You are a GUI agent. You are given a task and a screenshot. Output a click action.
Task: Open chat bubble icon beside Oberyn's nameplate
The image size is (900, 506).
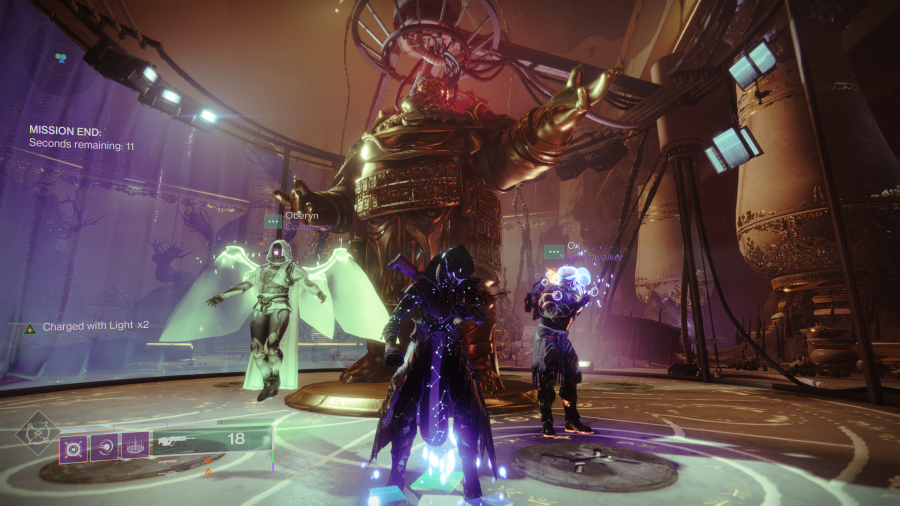click(272, 221)
